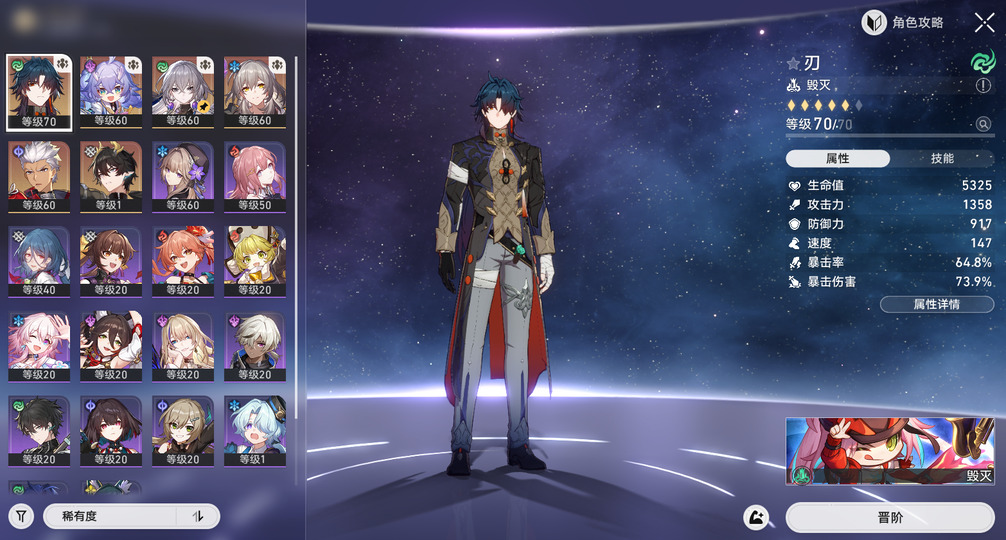Toggle the sort order arrows
Screen dimensions: 1006x540
point(198,516)
